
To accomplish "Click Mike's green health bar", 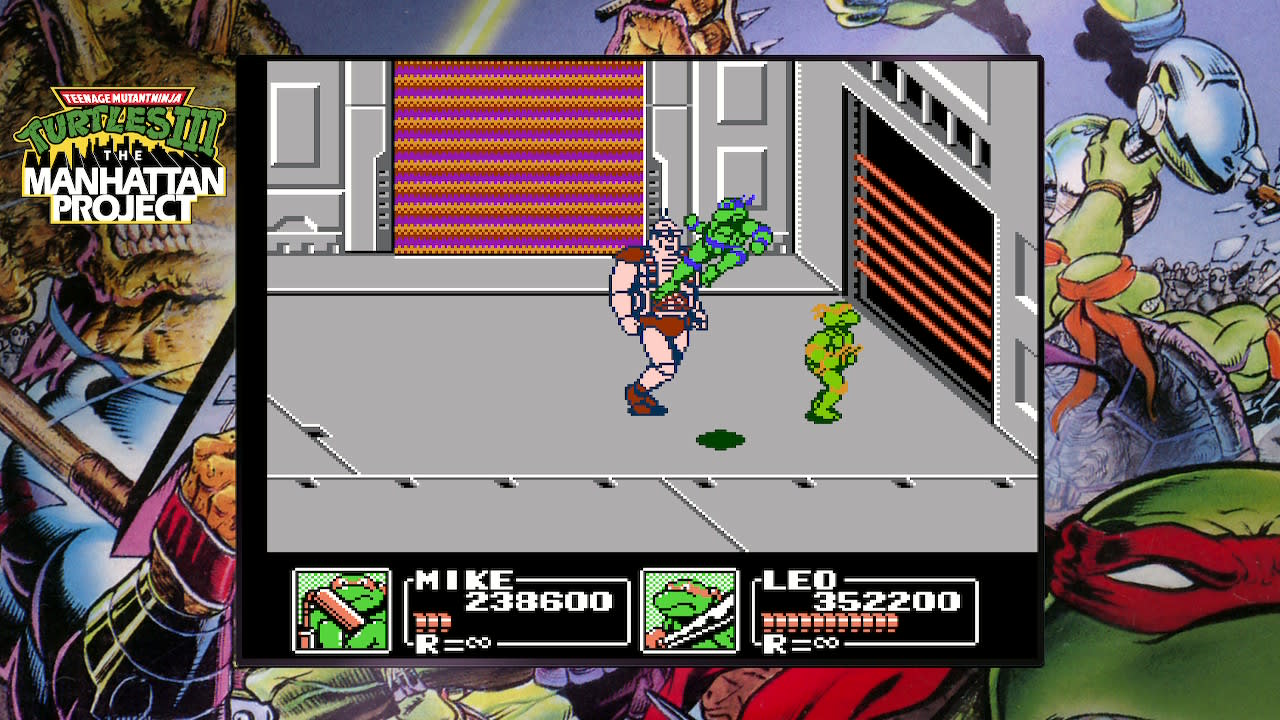I will pos(430,619).
